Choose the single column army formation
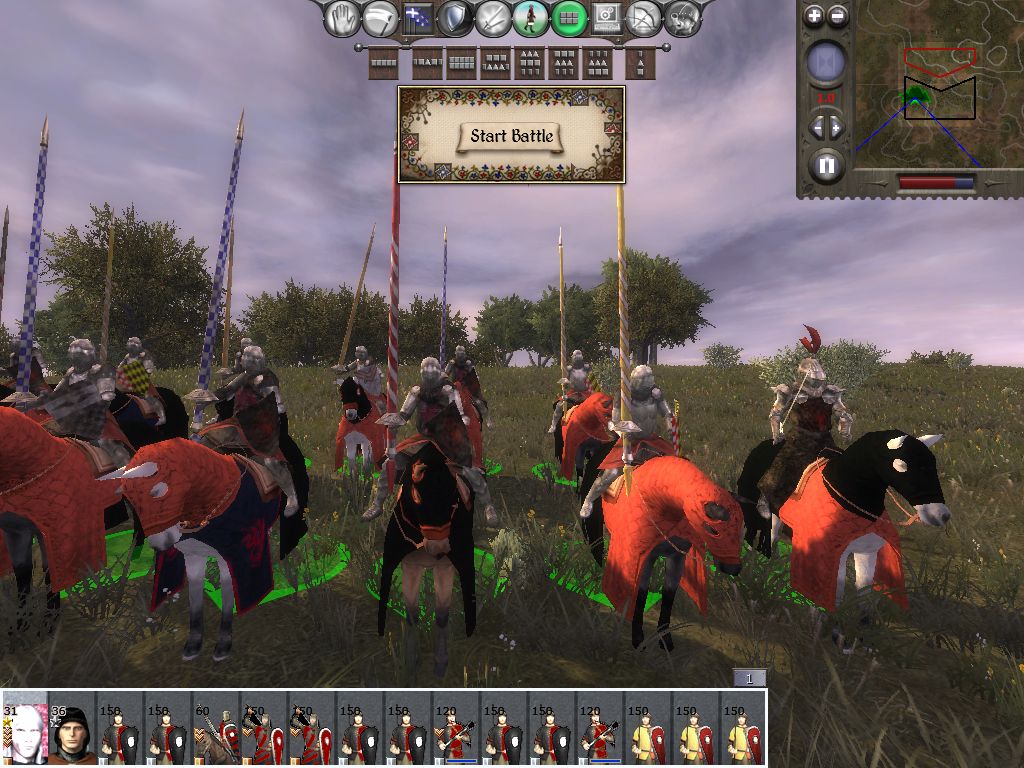The height and width of the screenshot is (768, 1024). pyautogui.click(x=640, y=63)
